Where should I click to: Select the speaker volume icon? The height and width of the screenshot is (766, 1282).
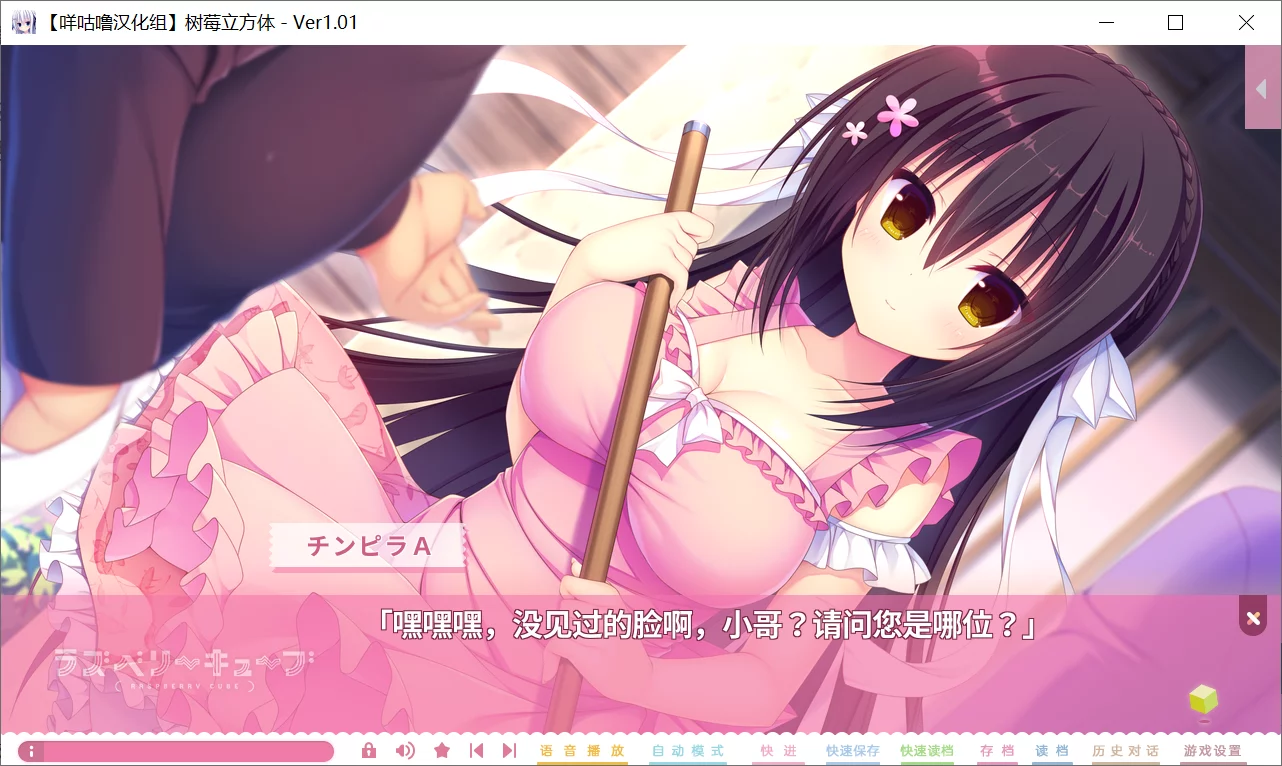pyautogui.click(x=405, y=749)
